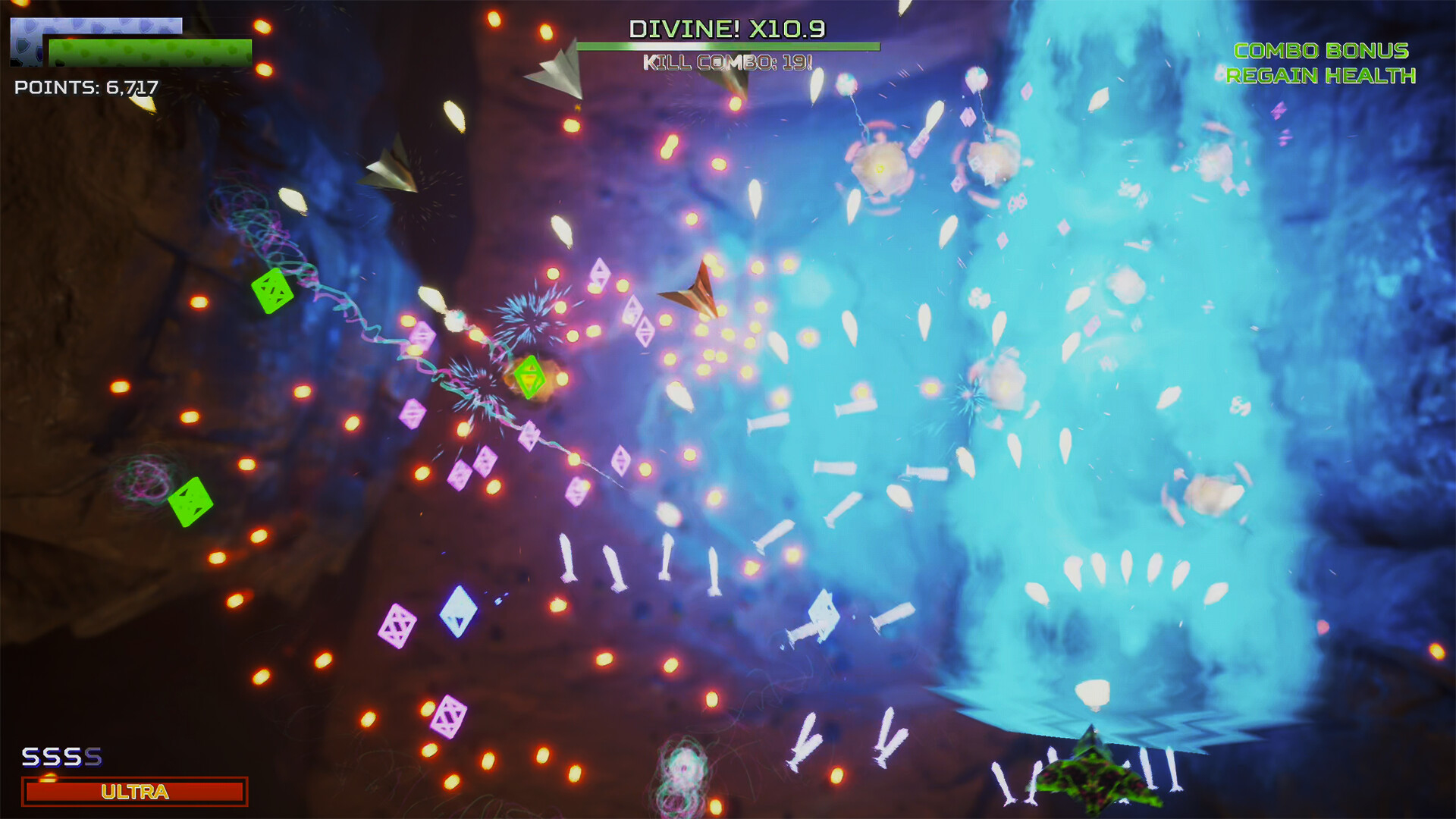Click the COMBO BONUS REGAIN HEALTH notification

pyautogui.click(x=1322, y=64)
